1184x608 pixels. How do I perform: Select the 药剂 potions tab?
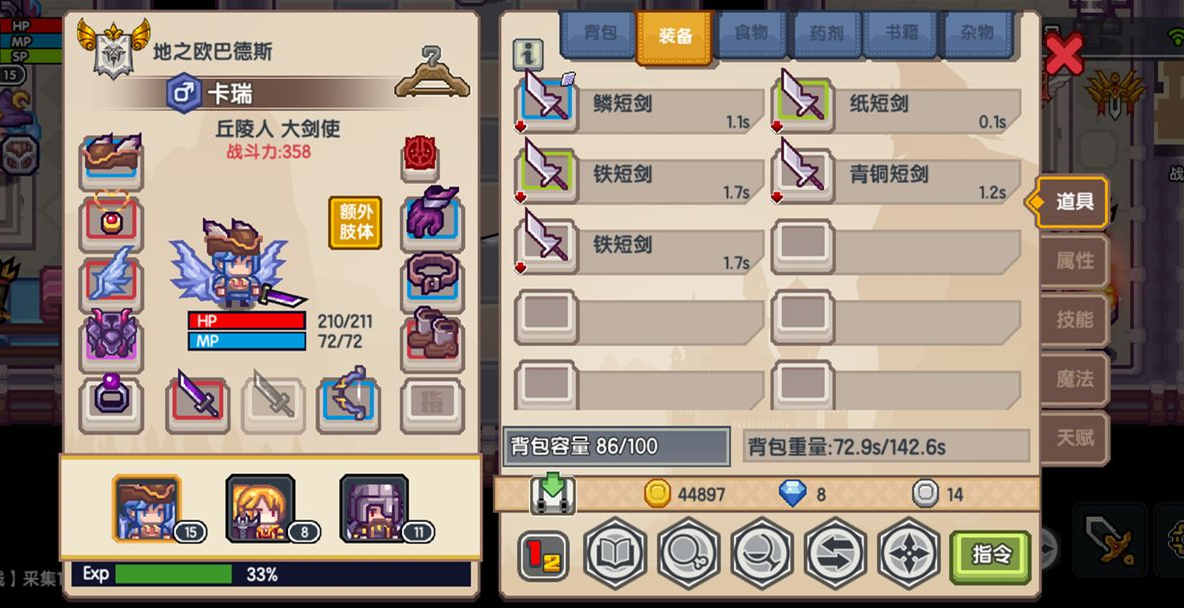(x=826, y=34)
